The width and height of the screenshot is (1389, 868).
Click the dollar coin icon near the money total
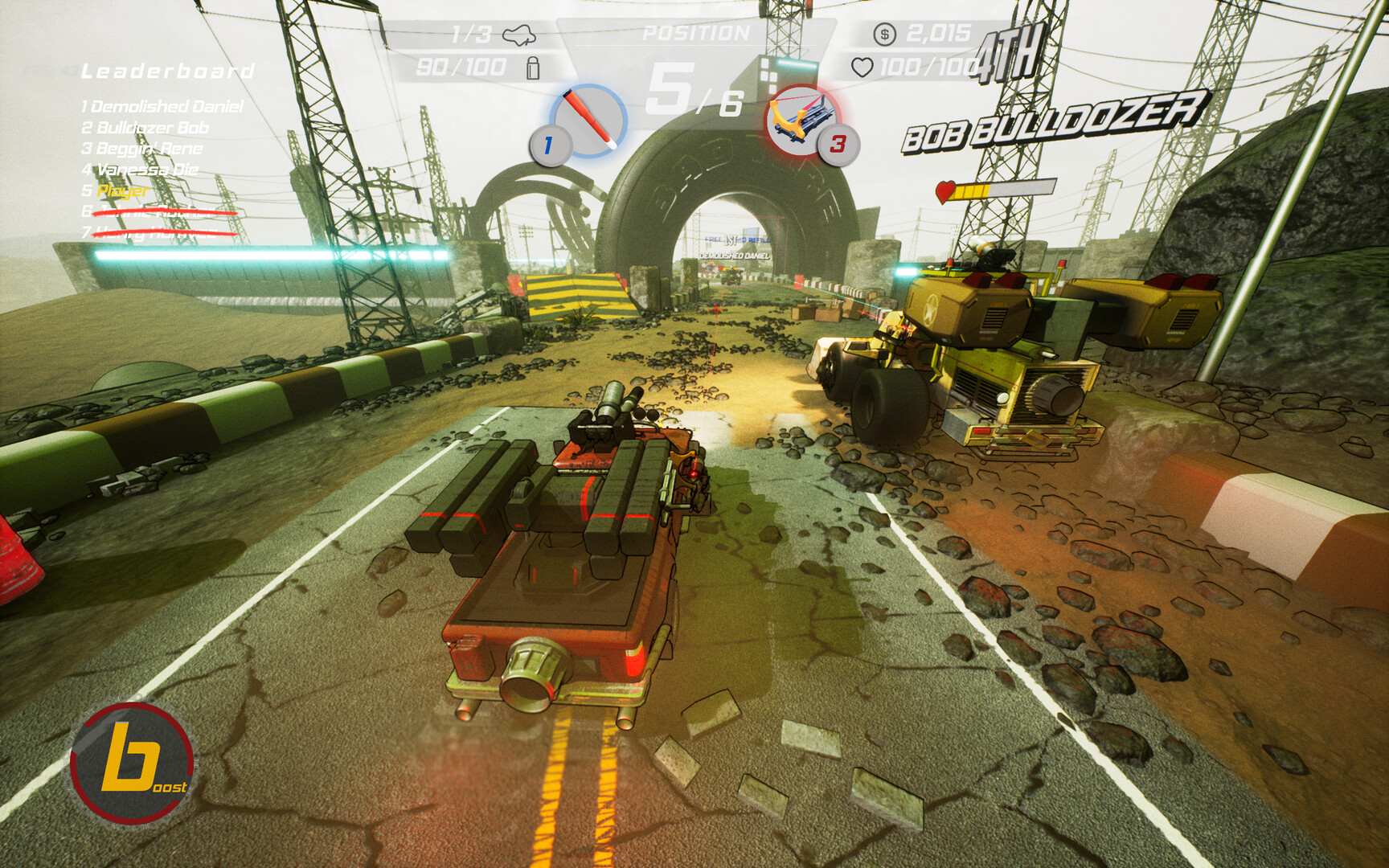pos(884,33)
